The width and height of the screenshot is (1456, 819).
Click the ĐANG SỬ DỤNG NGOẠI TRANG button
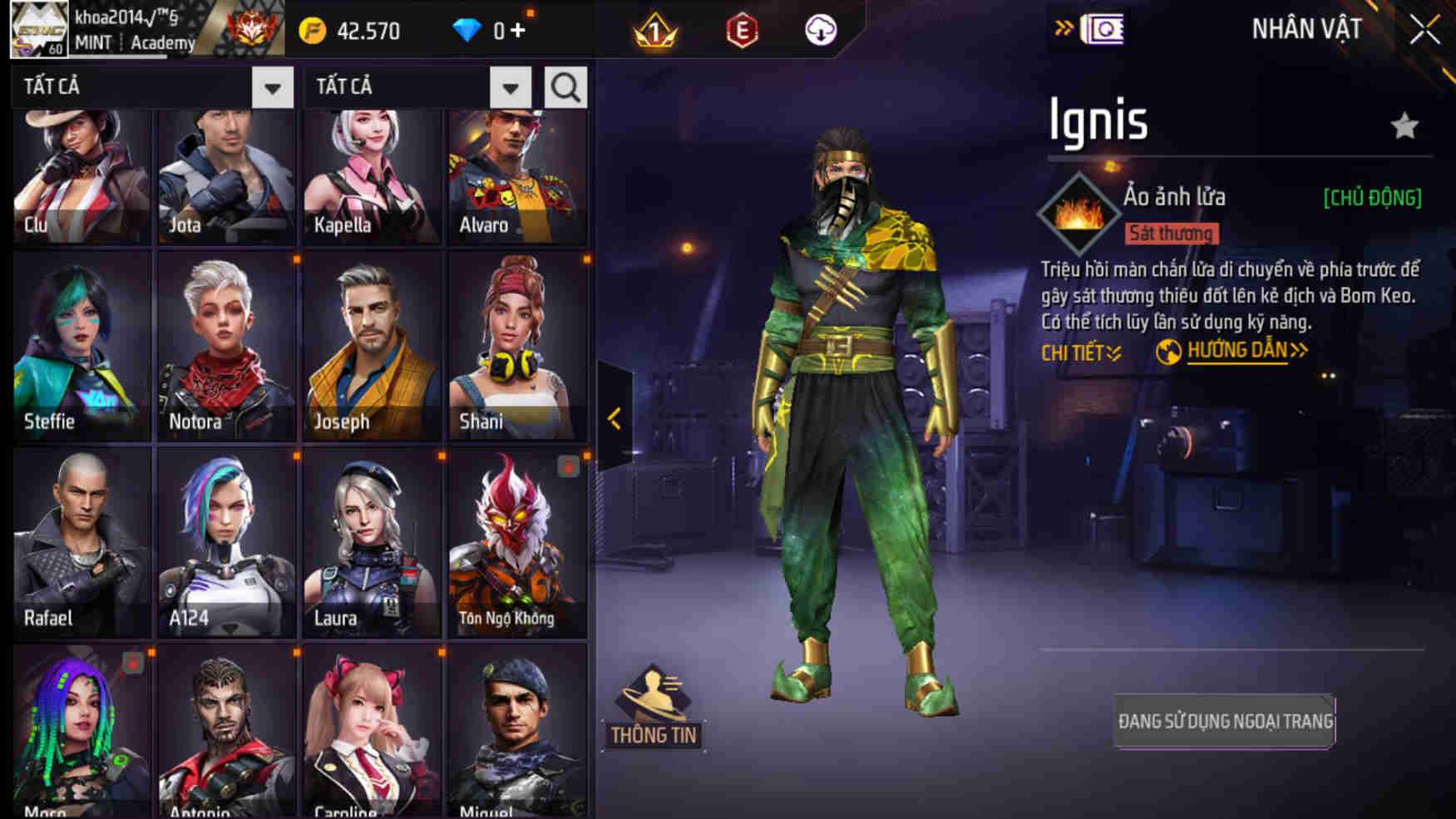pos(1225,721)
